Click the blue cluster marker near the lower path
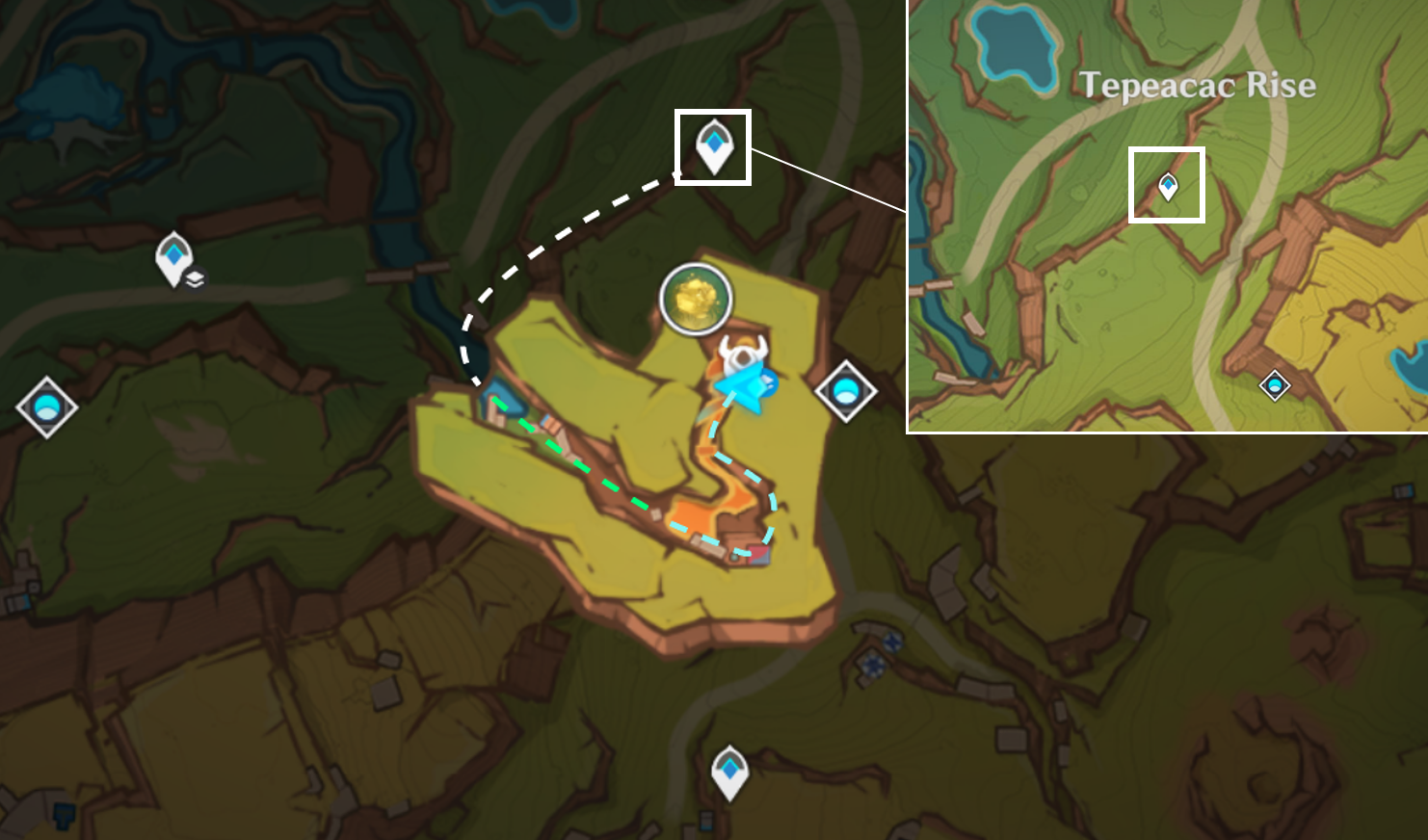 click(x=891, y=641)
